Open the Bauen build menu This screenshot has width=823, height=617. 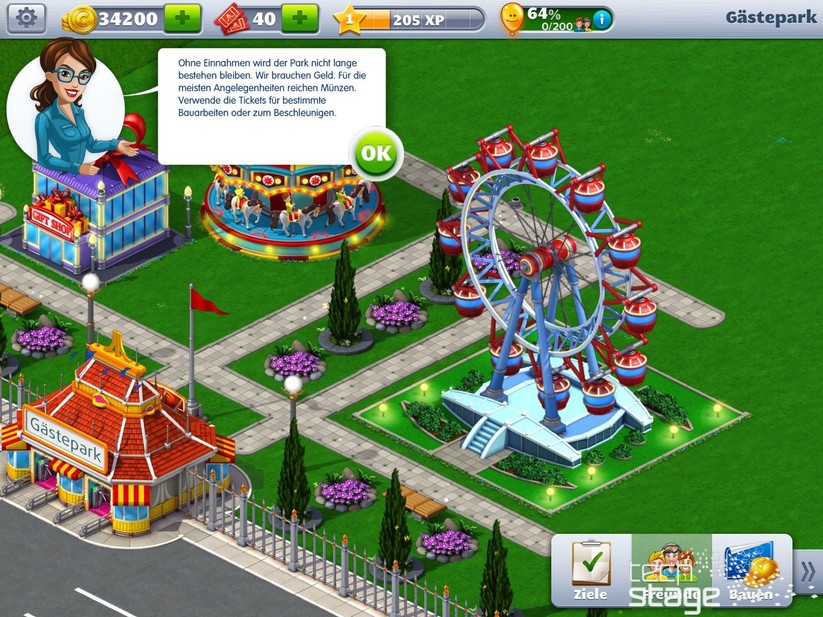751,570
